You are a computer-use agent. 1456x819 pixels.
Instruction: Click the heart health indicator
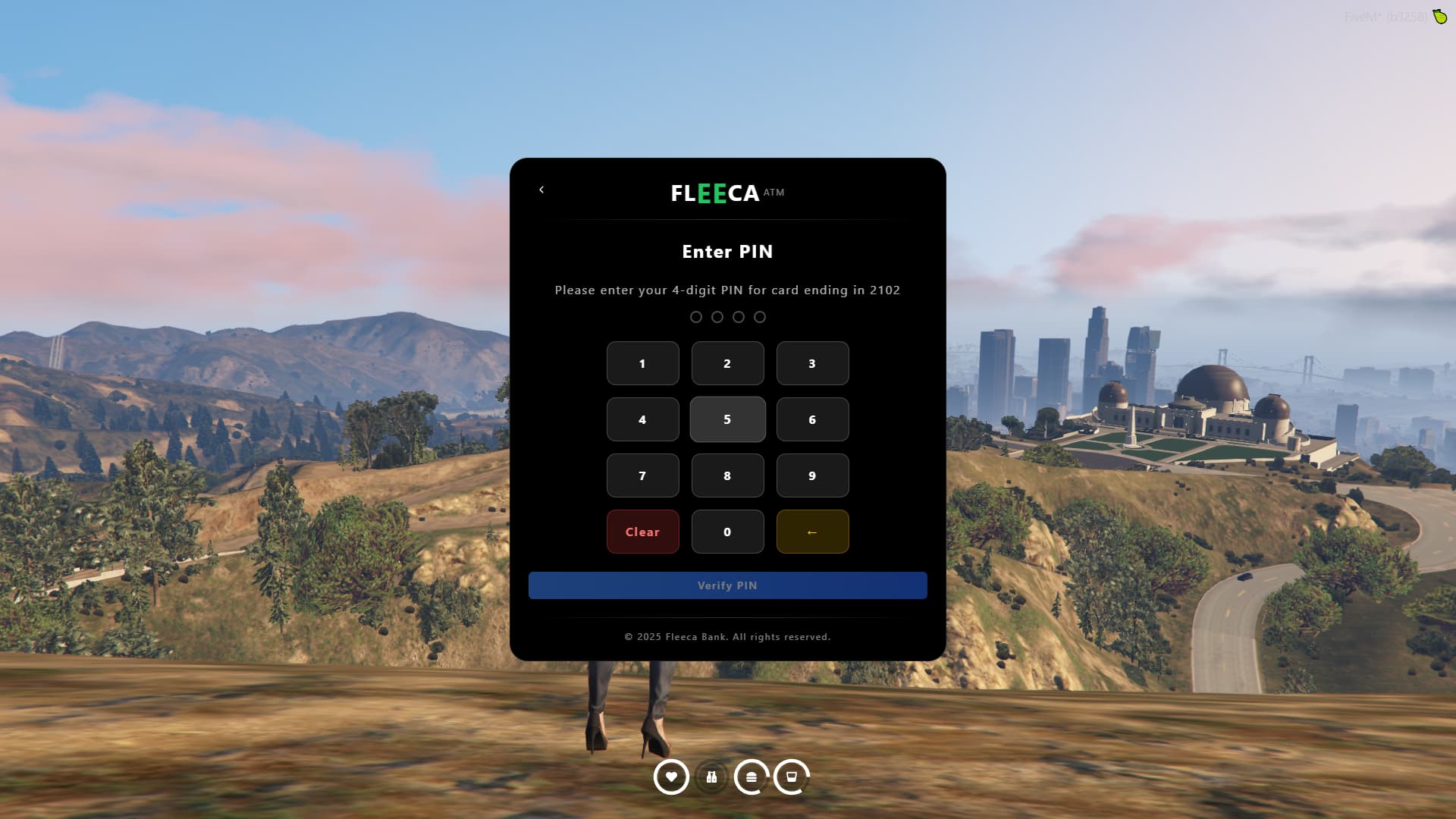[672, 777]
